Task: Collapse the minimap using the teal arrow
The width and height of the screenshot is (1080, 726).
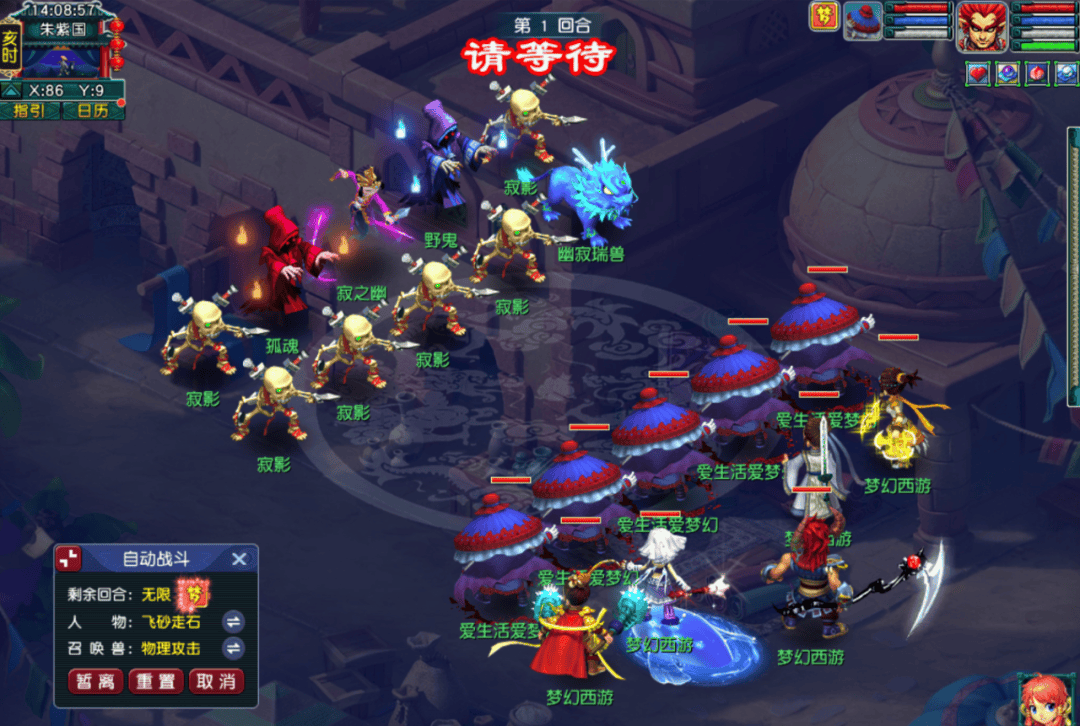Action: pos(10,90)
